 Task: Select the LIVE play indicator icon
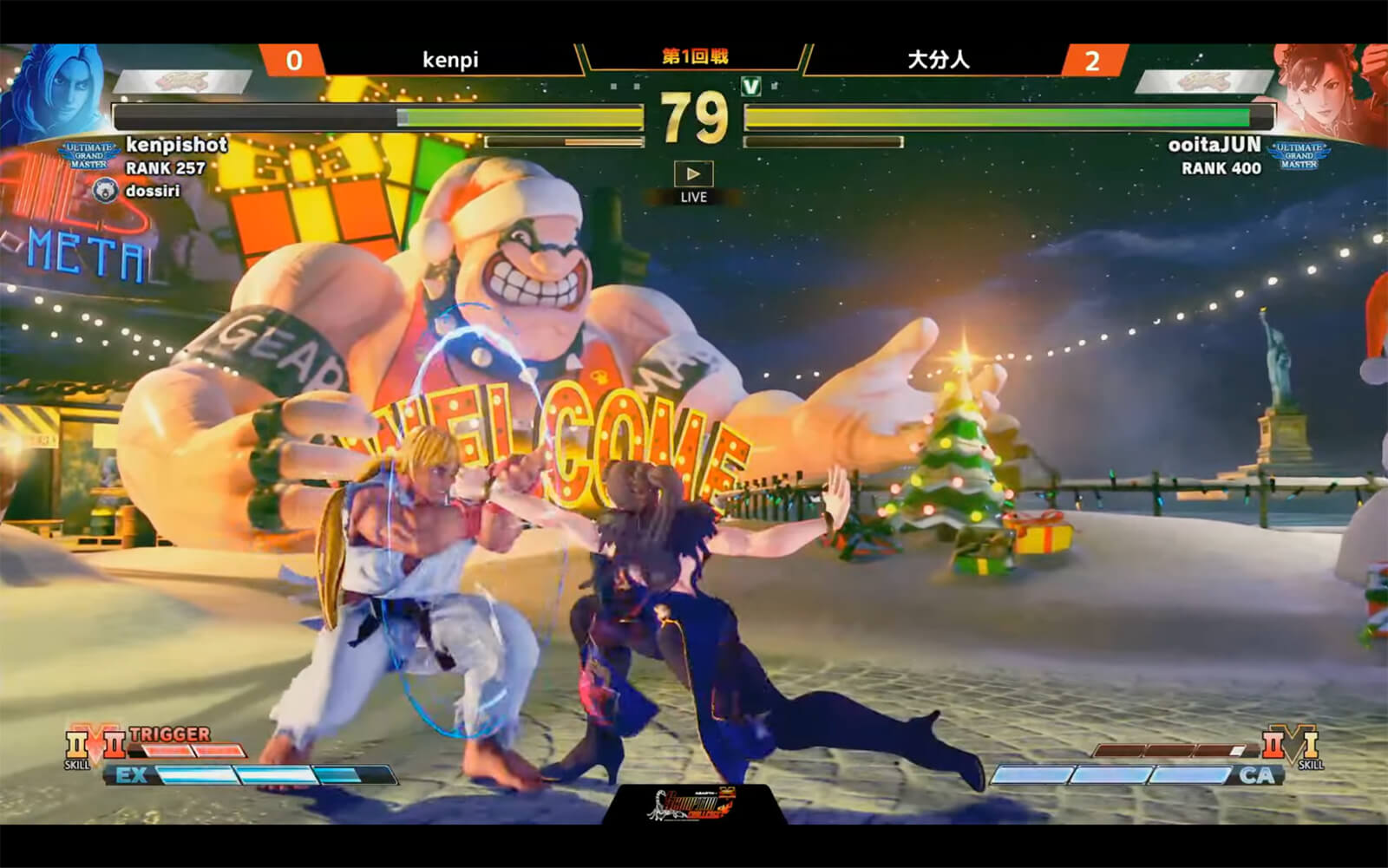tap(693, 174)
